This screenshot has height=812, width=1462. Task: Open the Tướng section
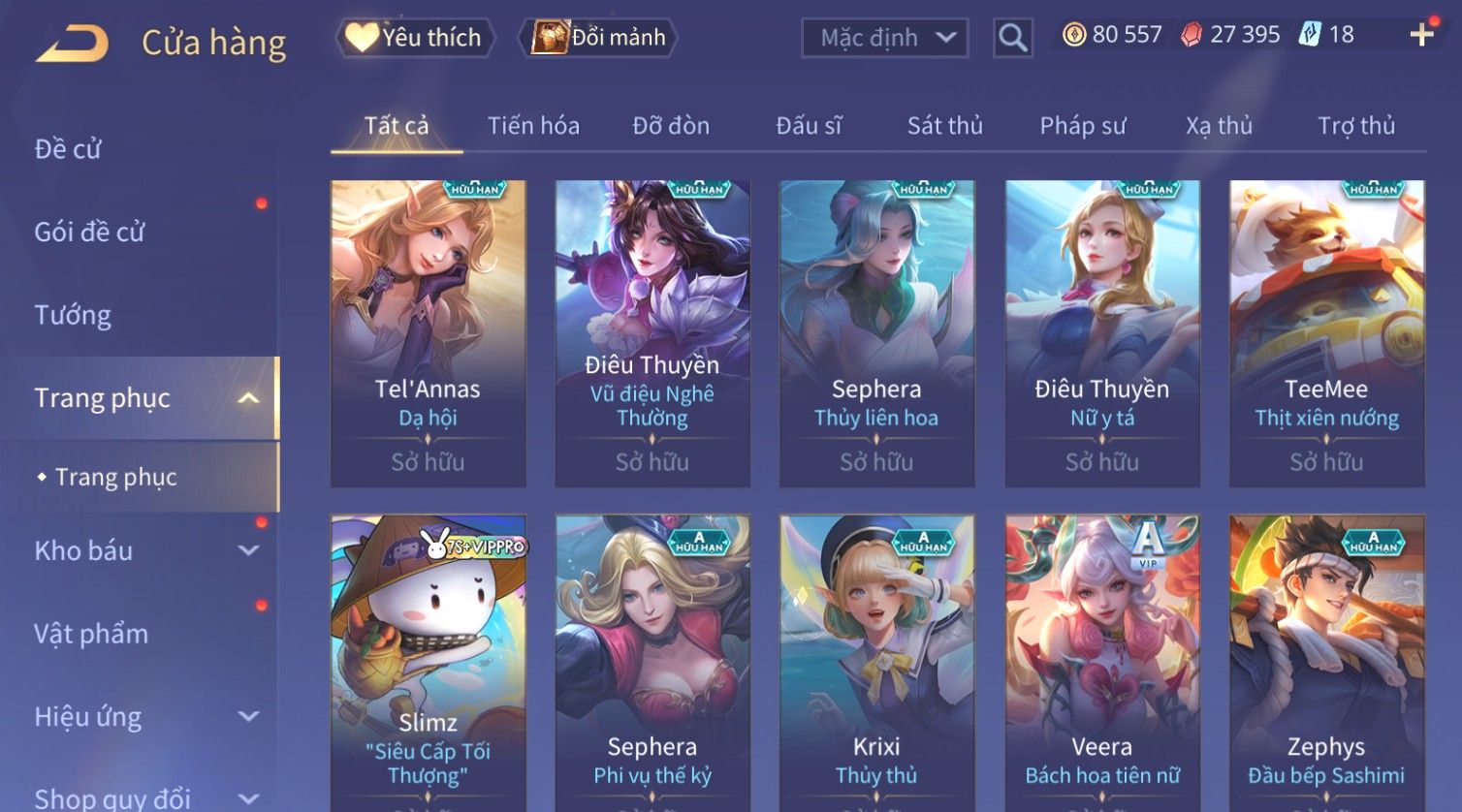click(73, 315)
